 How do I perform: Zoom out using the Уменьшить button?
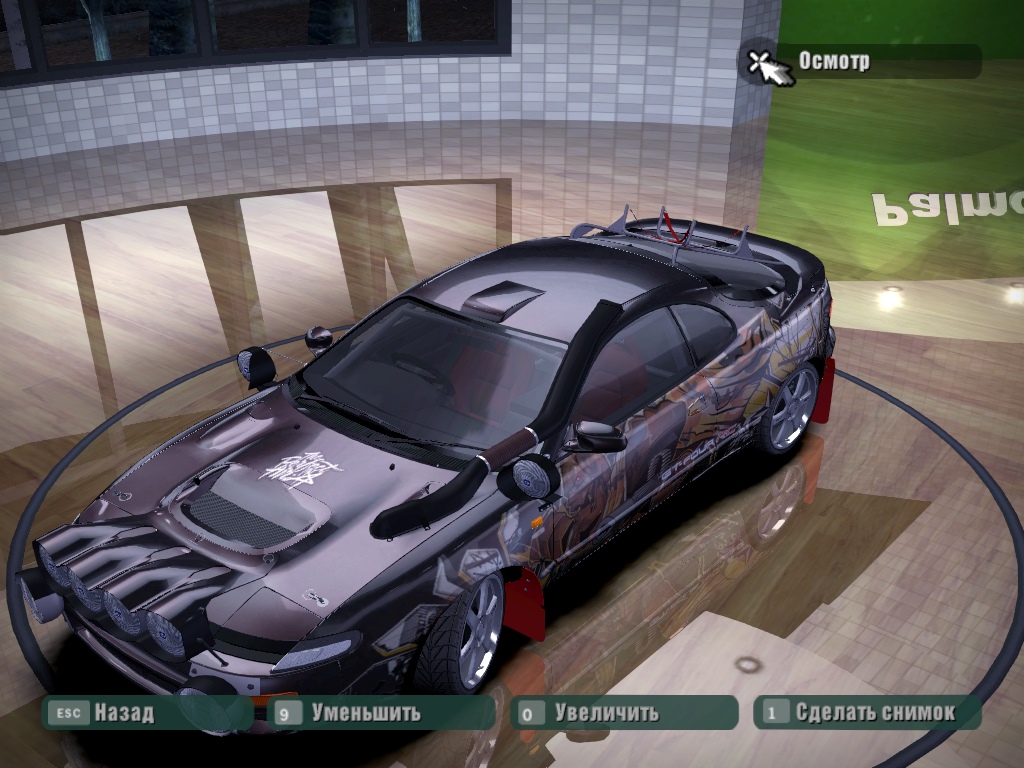tap(365, 713)
